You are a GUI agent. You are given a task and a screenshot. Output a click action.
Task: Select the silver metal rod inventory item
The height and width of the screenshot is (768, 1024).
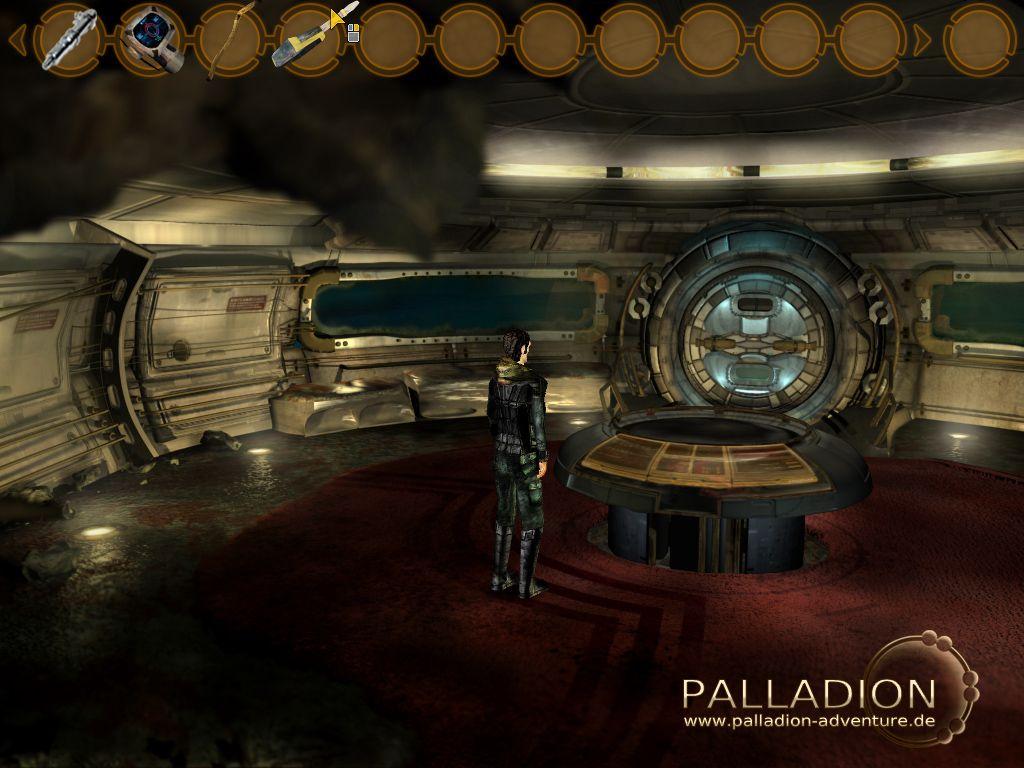[70, 39]
